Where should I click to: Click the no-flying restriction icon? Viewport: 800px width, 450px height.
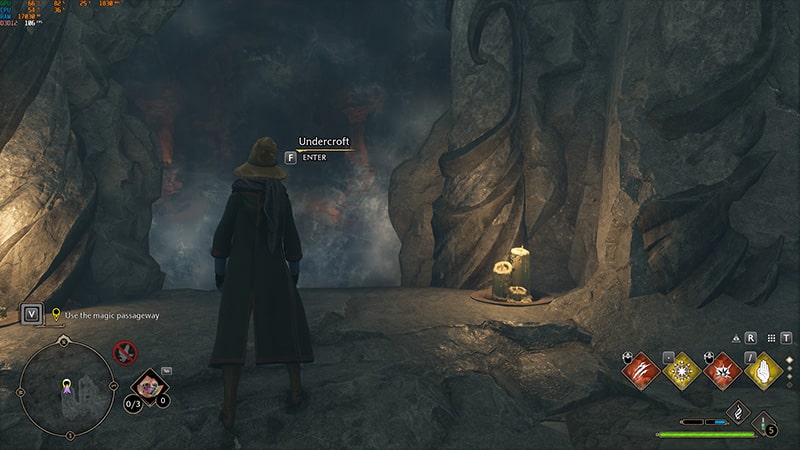(125, 351)
